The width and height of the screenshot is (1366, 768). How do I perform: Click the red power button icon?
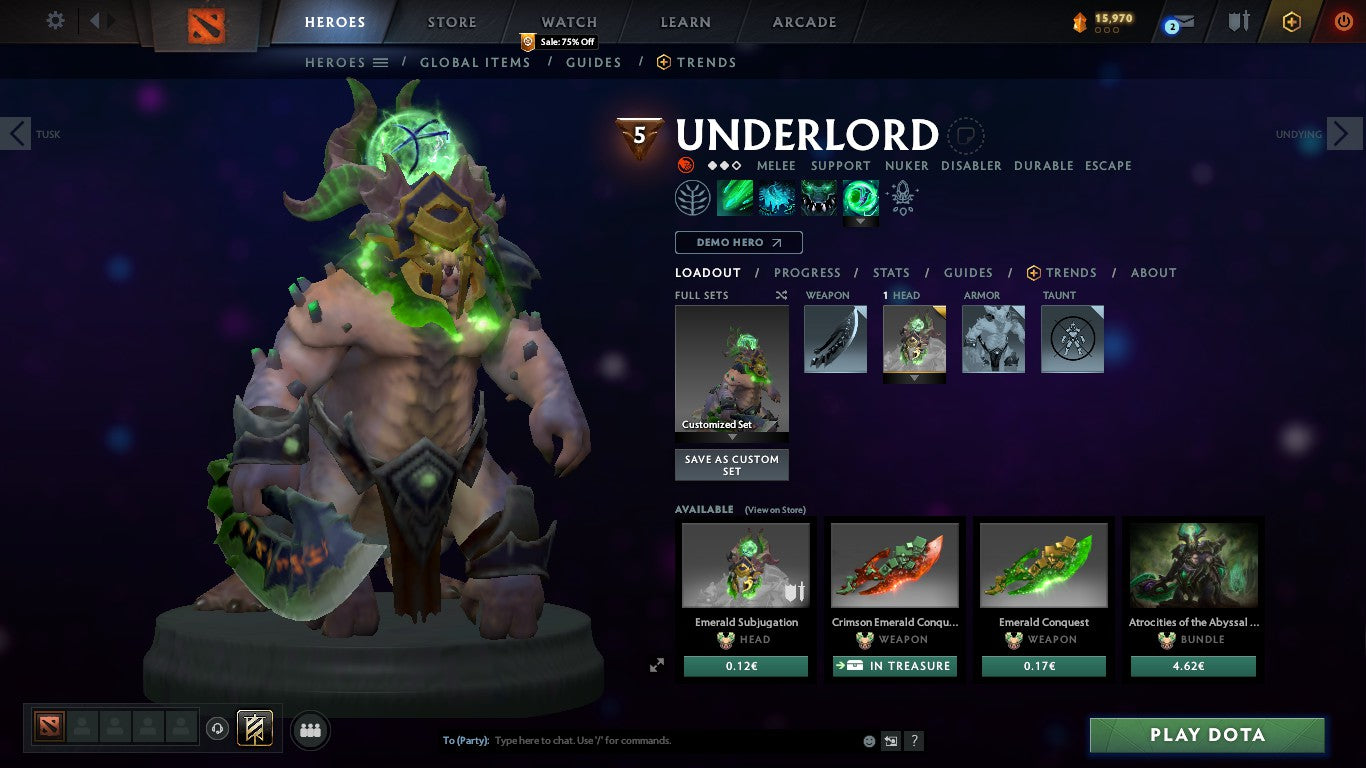pos(1344,22)
